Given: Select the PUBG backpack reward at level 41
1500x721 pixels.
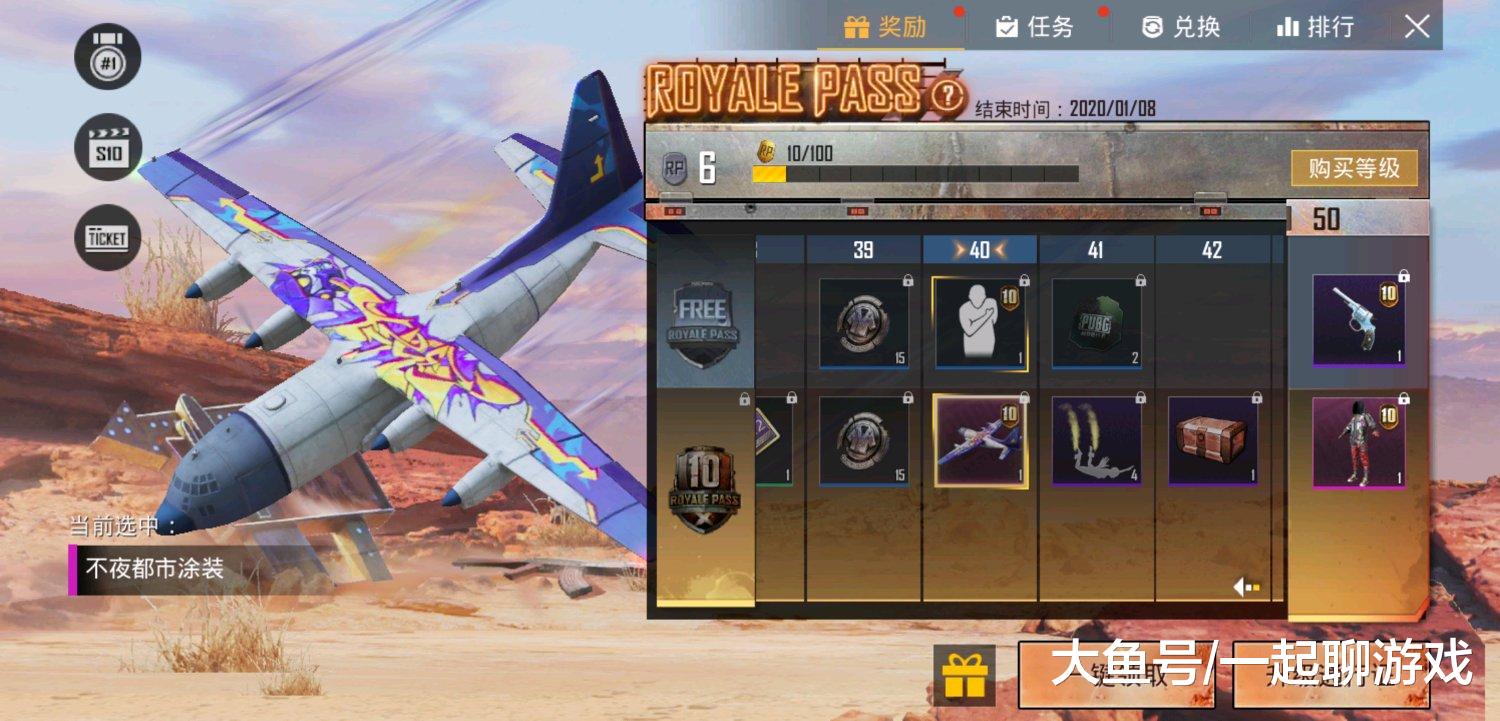Looking at the screenshot, I should tap(1096, 324).
